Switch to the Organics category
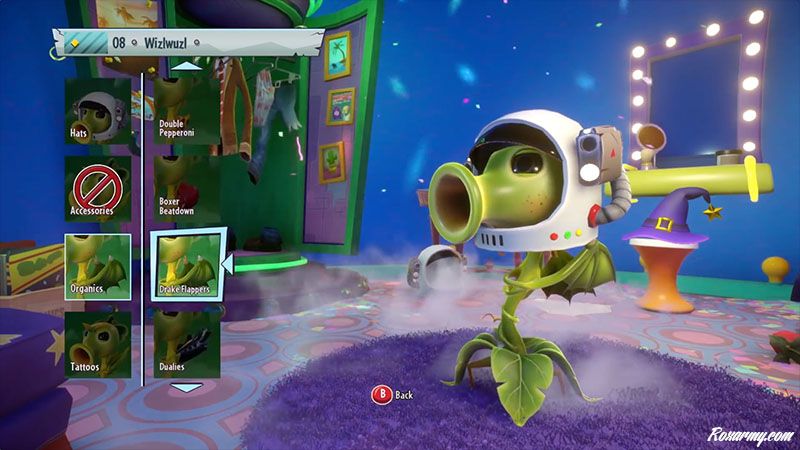This screenshot has width=800, height=450. [98, 265]
